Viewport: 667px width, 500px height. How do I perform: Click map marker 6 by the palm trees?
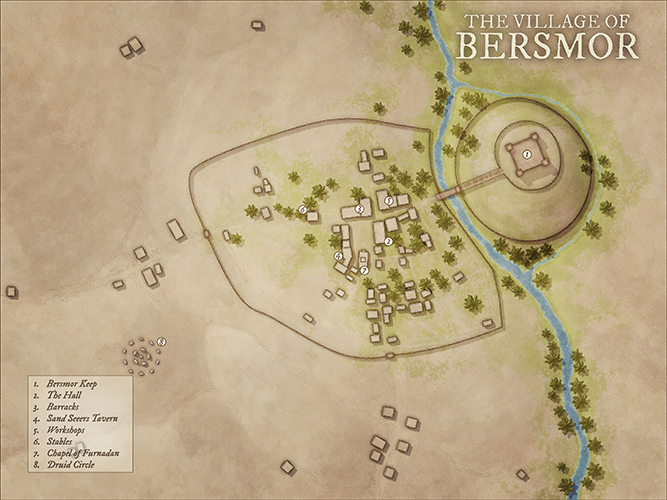[x=303, y=209]
